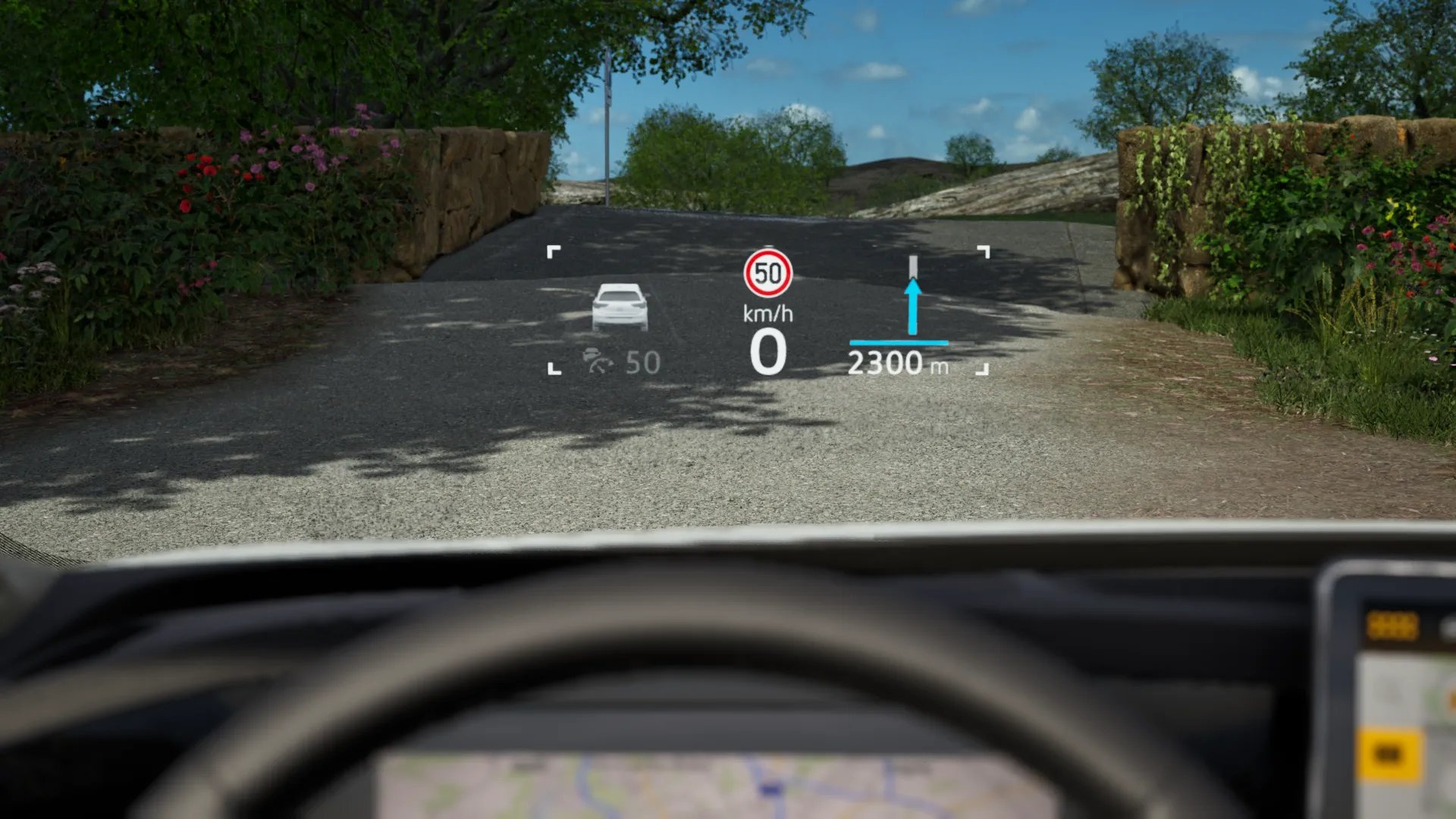Click the white lead-vehicle icon in the HUD

click(x=620, y=306)
